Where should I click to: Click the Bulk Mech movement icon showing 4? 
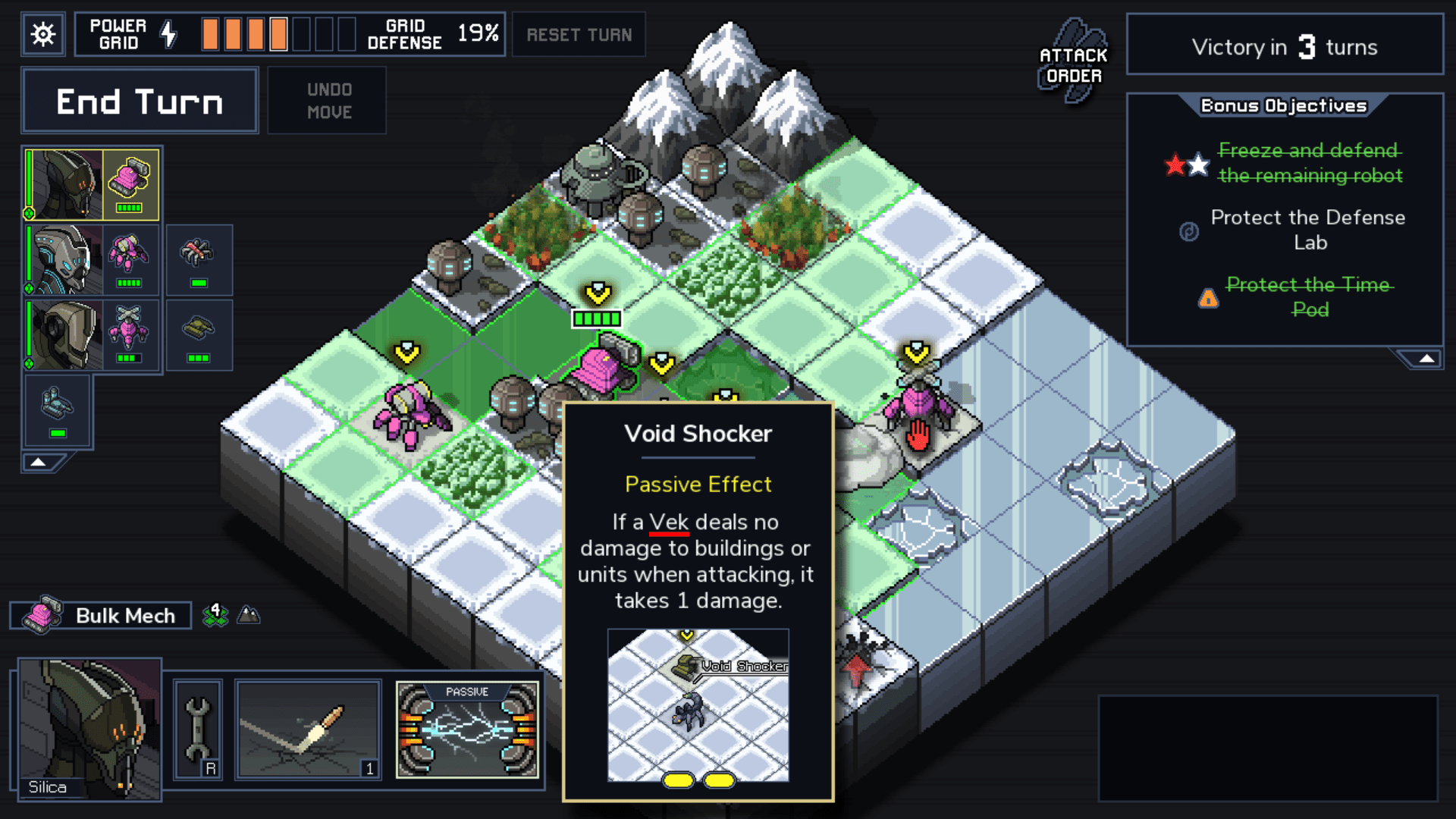(215, 615)
